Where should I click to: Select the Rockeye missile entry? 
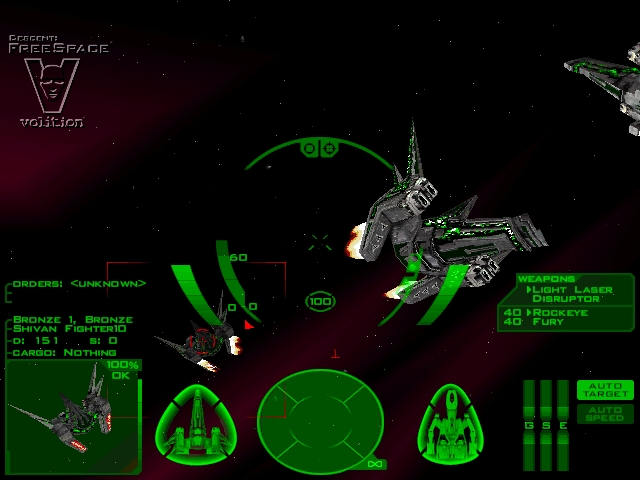tap(560, 312)
